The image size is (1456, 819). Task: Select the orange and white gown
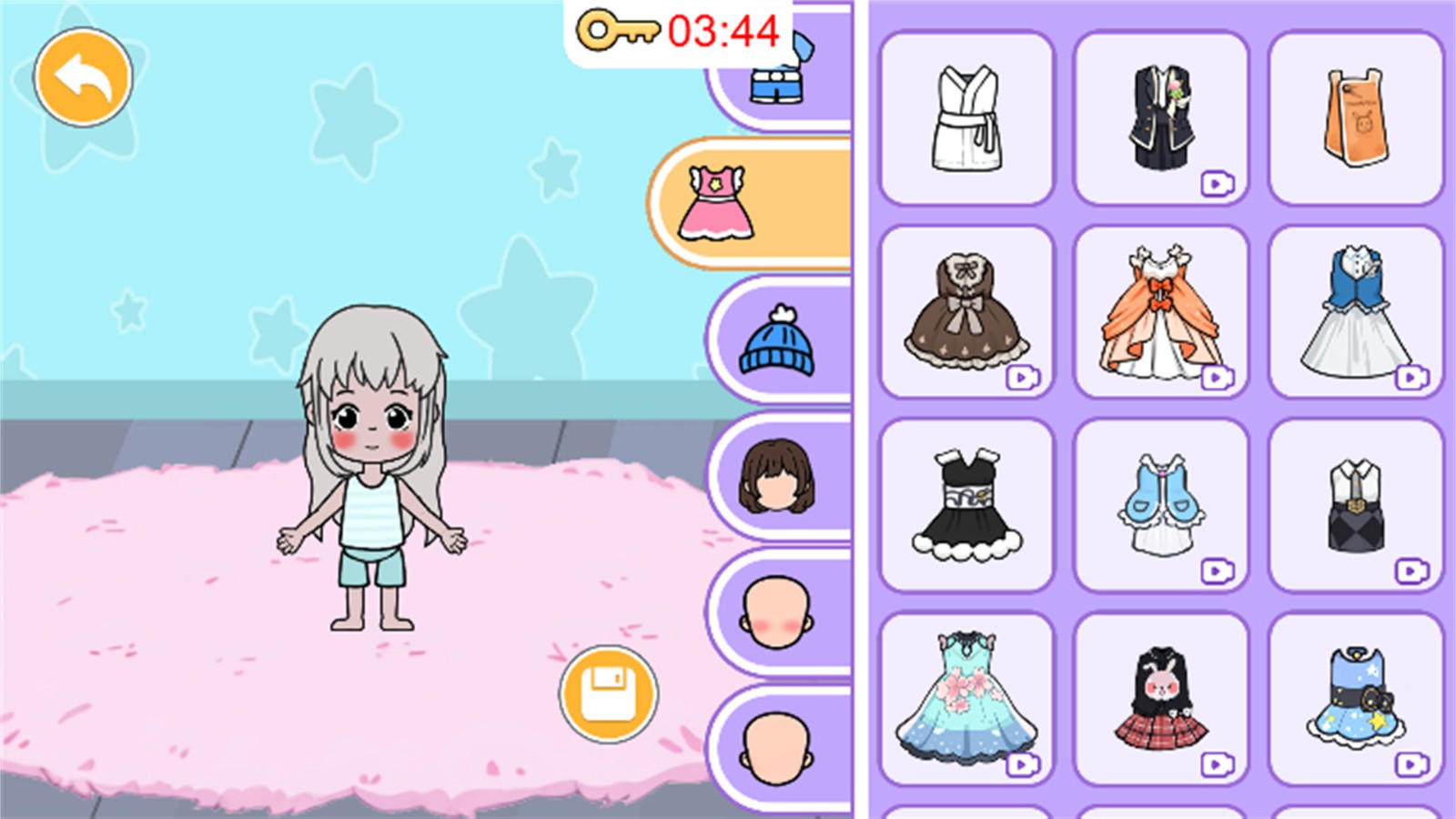pos(1160,312)
